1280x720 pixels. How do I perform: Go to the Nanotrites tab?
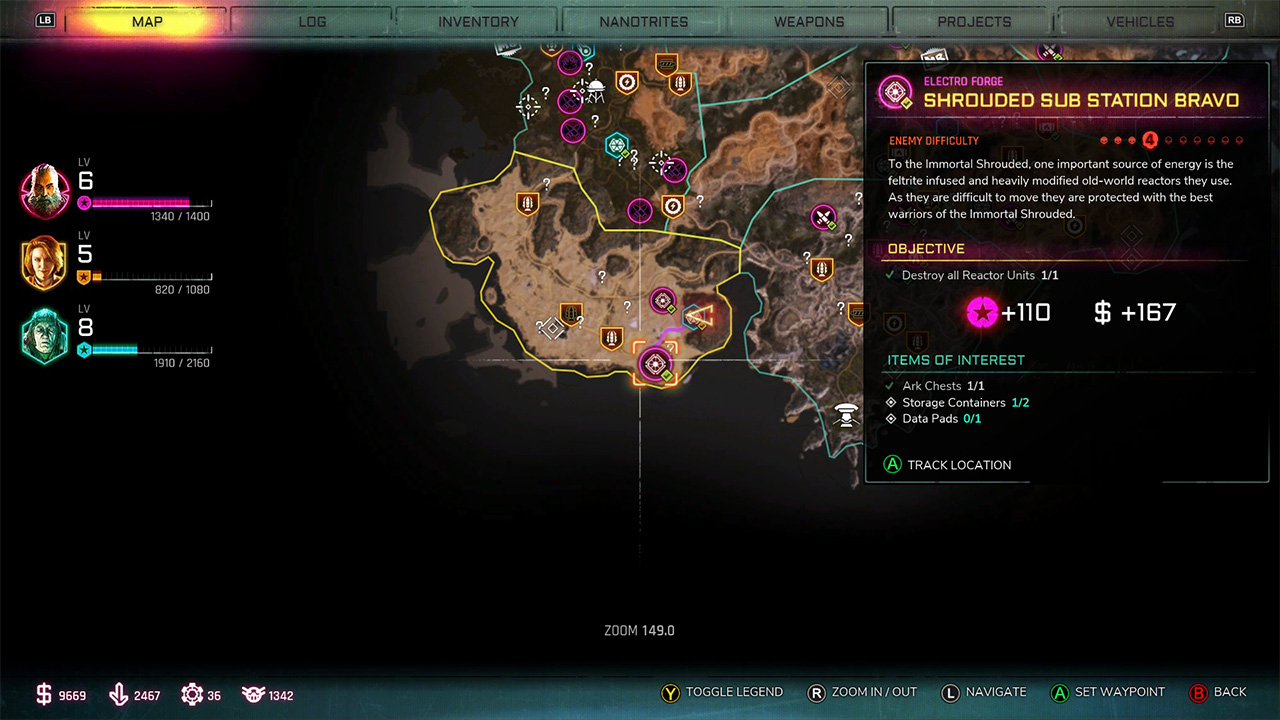(644, 21)
